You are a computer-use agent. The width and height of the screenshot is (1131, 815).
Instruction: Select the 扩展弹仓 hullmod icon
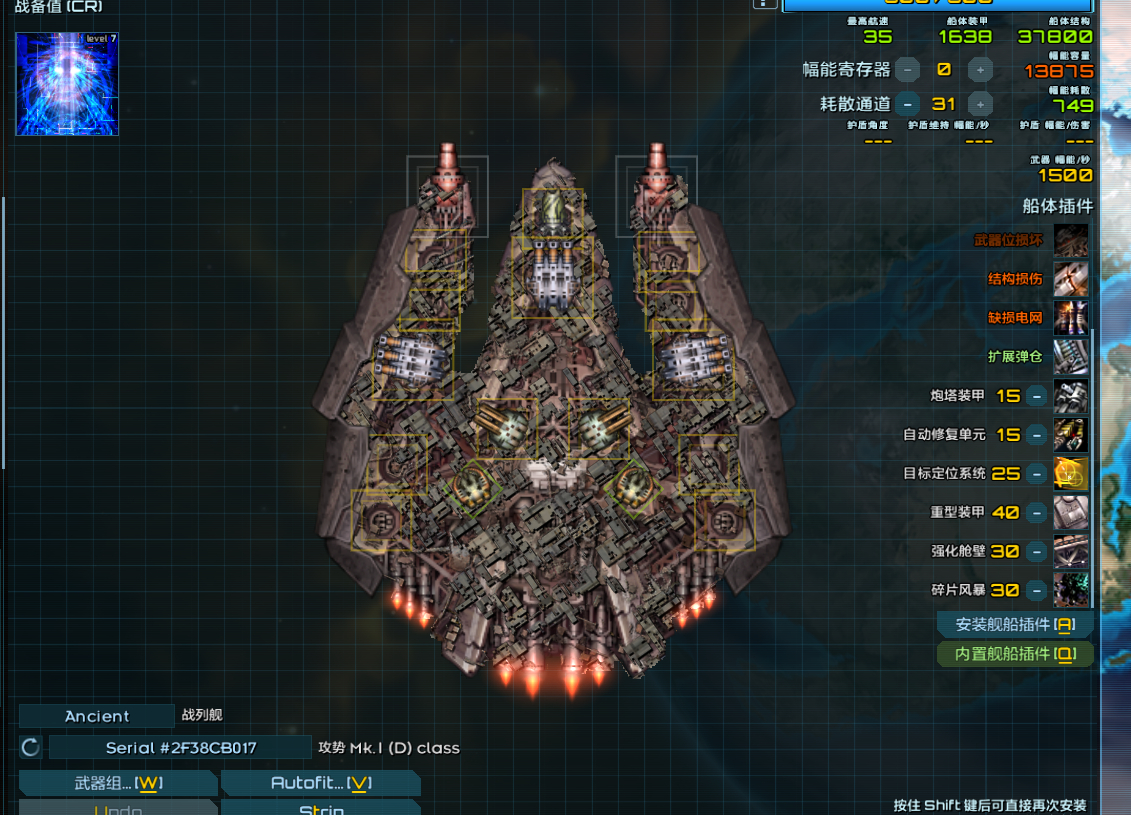[1071, 357]
